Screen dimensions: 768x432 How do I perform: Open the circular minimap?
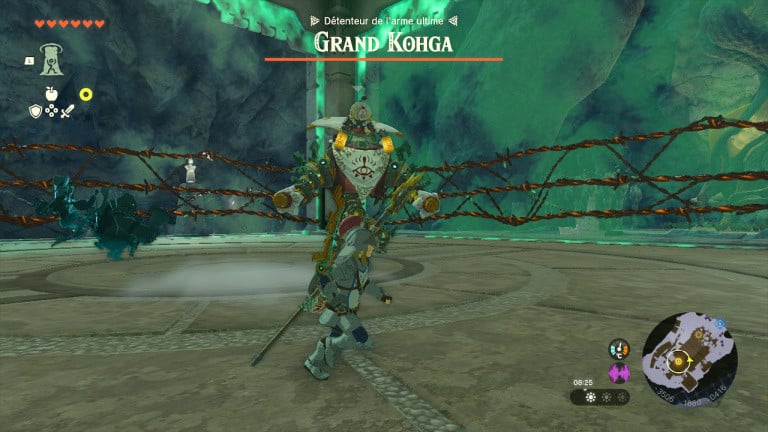pos(690,360)
